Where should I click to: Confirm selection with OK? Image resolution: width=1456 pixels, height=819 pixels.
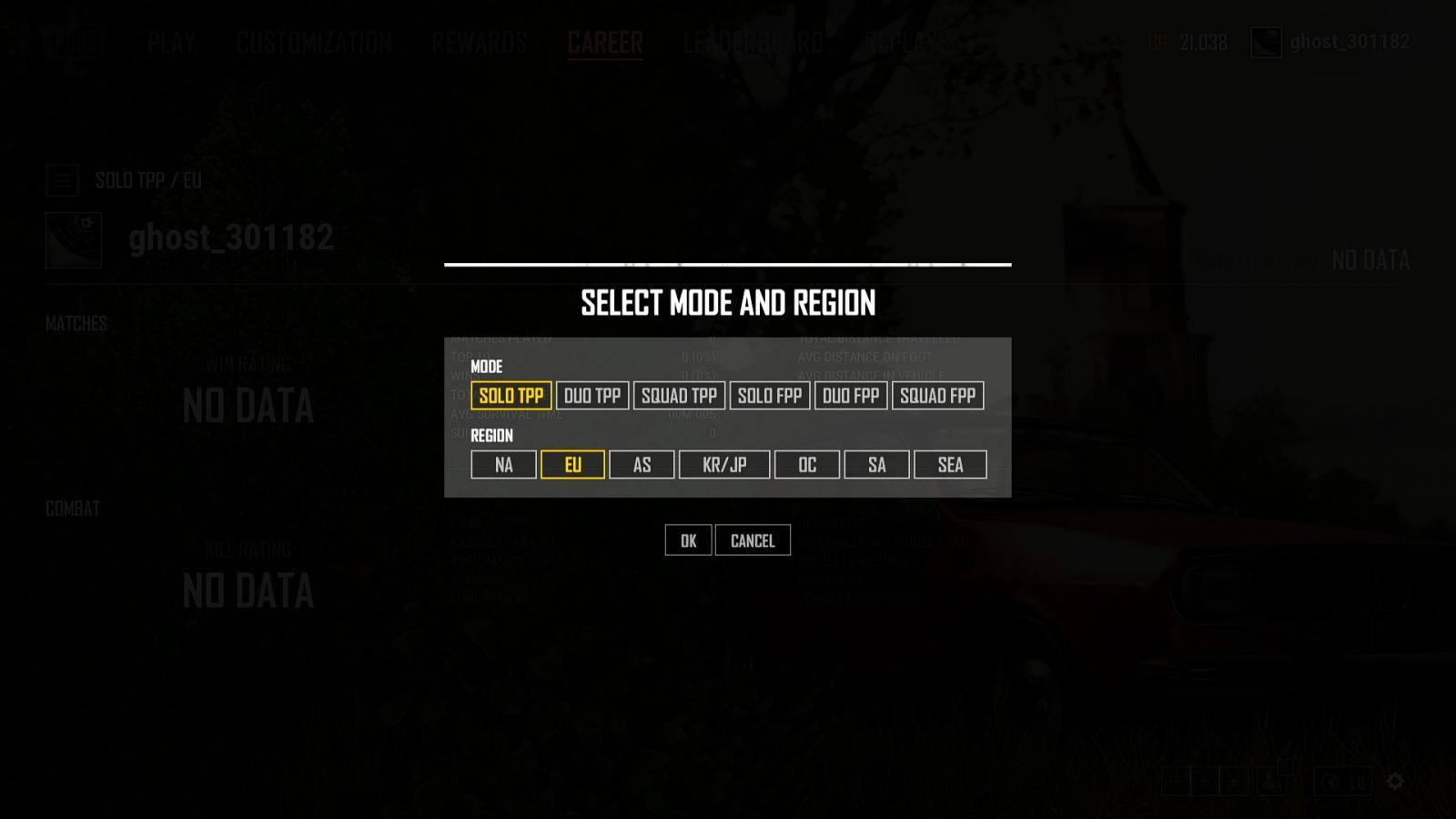click(x=688, y=541)
